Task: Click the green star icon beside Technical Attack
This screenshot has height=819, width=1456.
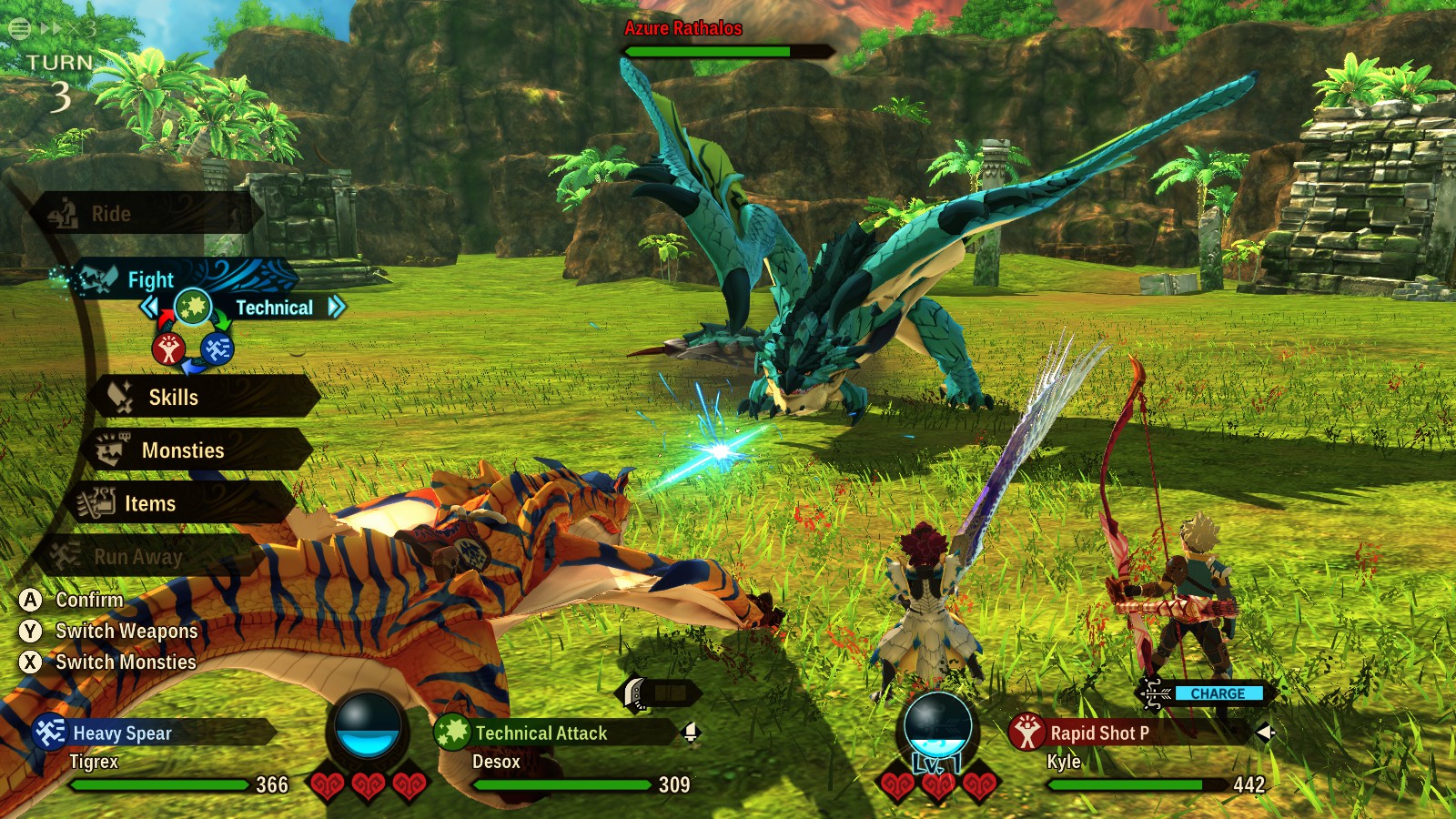Action: [452, 730]
